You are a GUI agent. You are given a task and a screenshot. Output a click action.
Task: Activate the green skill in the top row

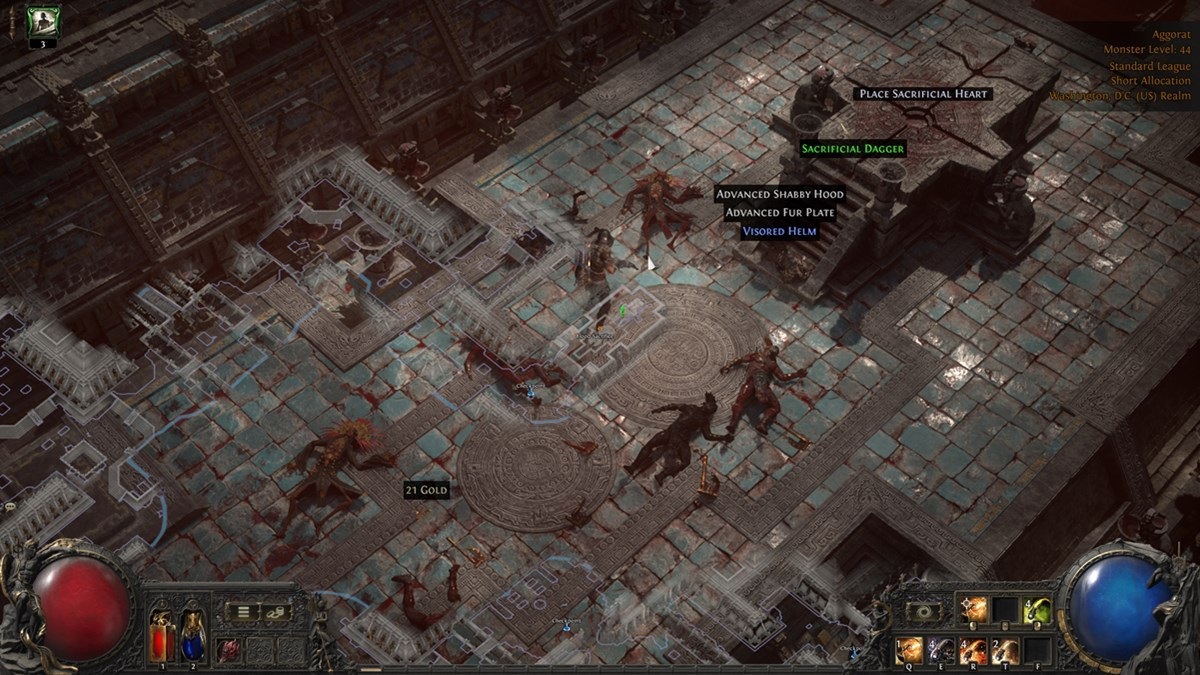pos(1036,607)
